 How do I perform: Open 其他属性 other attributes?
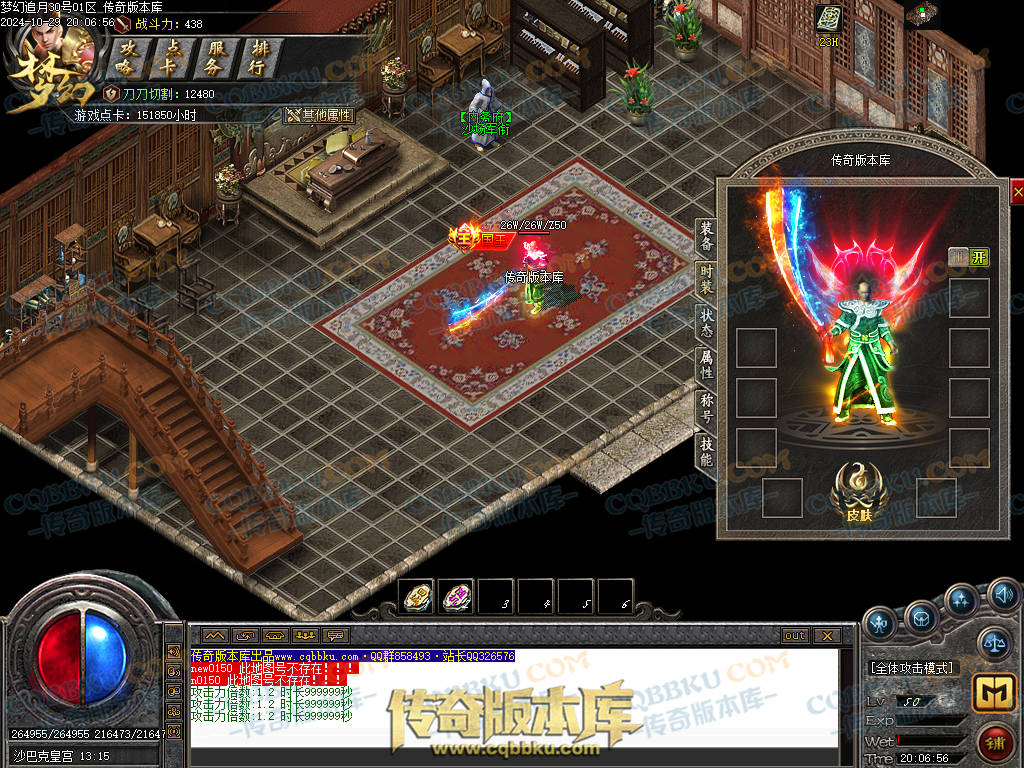[321, 115]
